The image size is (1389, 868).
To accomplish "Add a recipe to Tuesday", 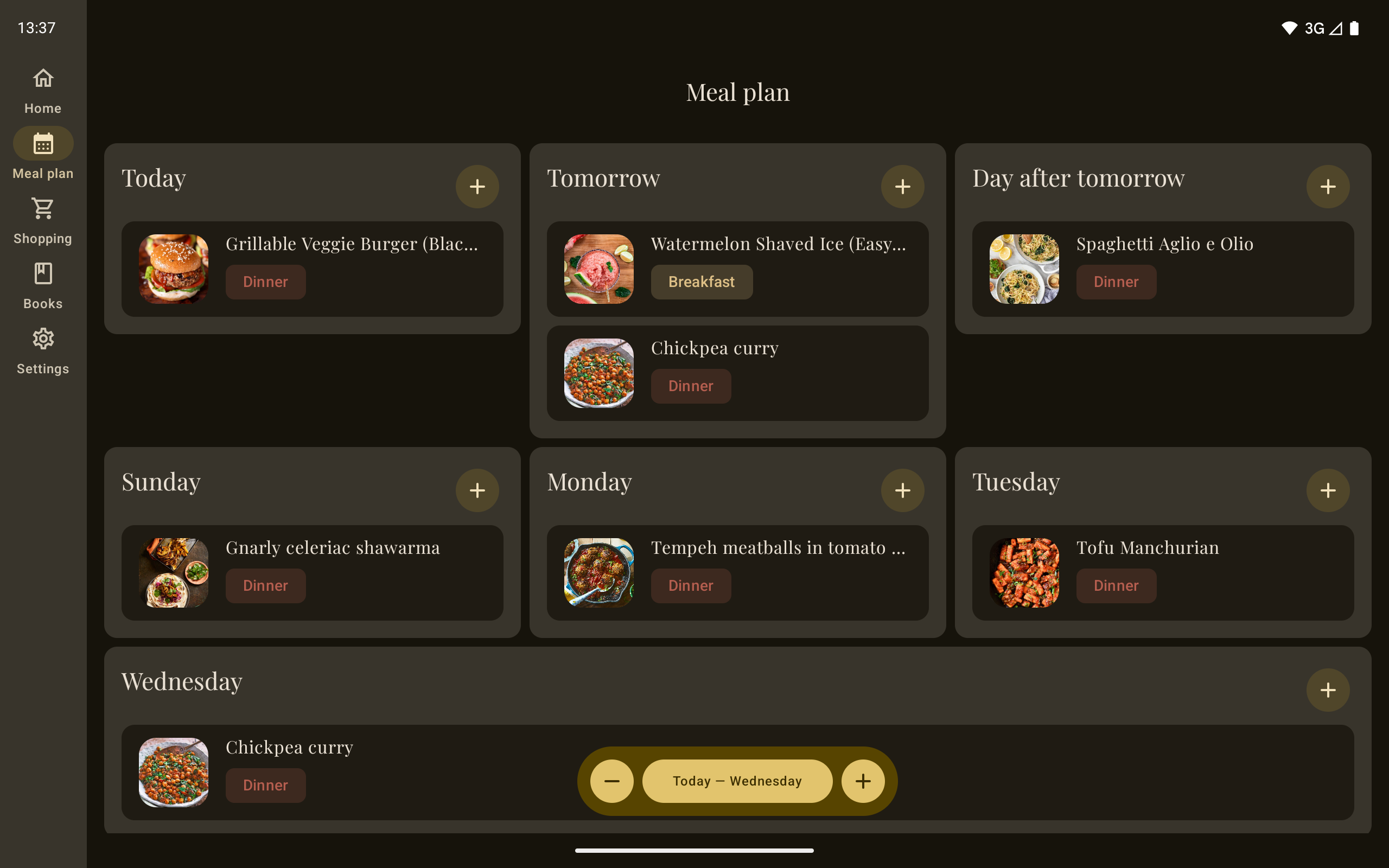I will click(x=1328, y=490).
